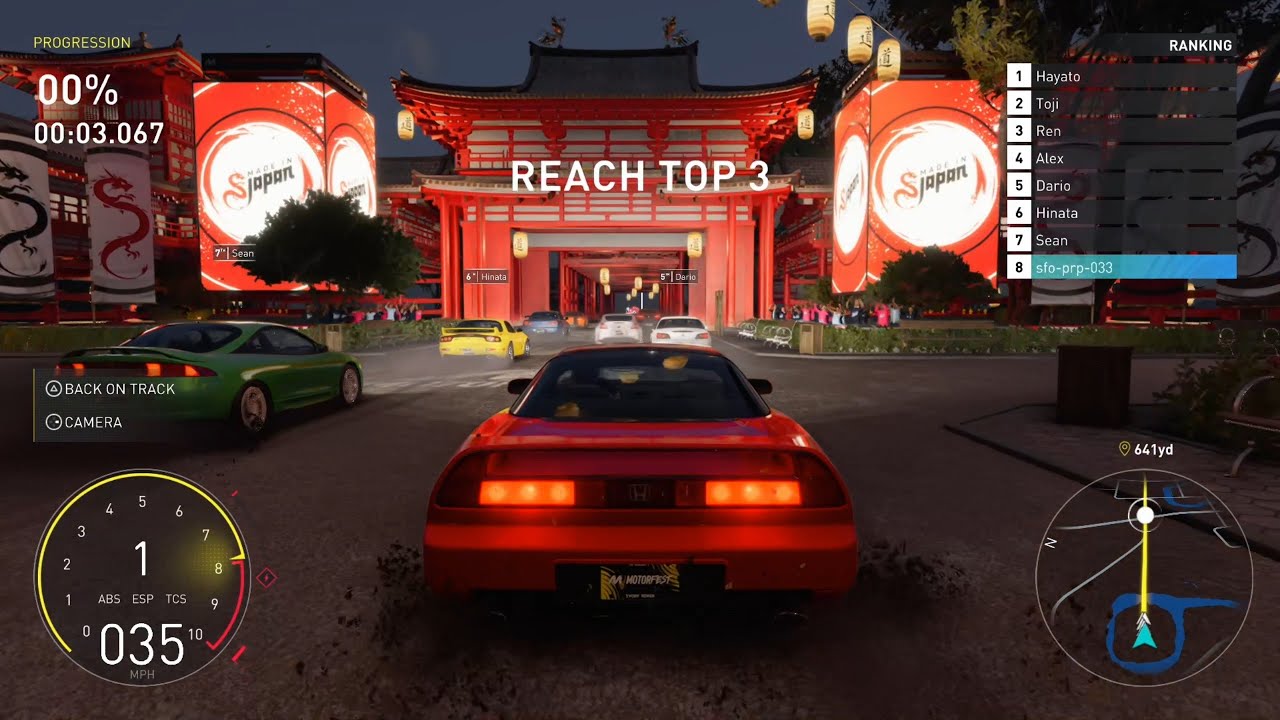Select the highlighted sfo-prp-033 player row
1280x720 pixels.
(x=1121, y=267)
